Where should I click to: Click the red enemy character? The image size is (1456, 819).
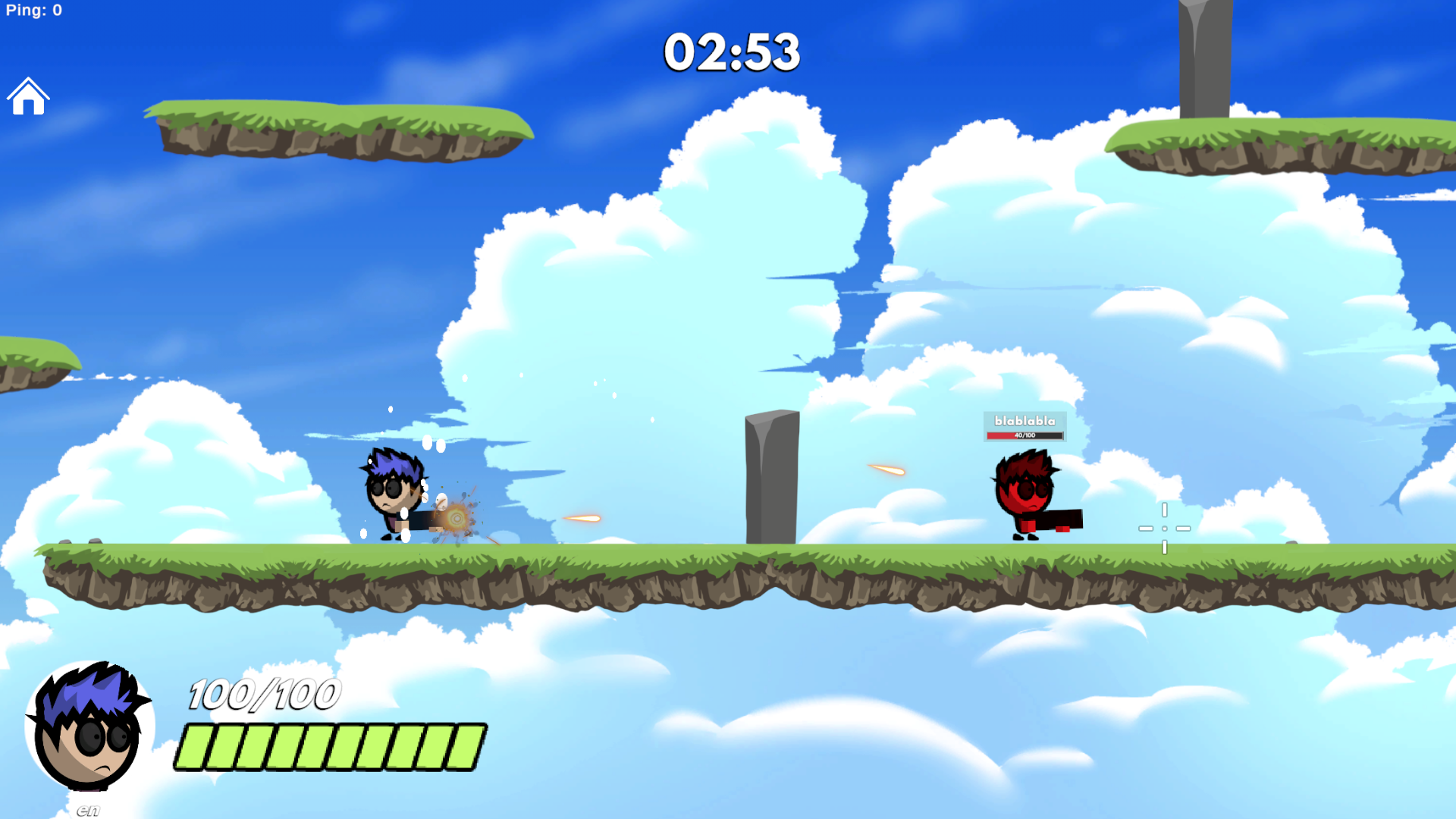click(1024, 489)
